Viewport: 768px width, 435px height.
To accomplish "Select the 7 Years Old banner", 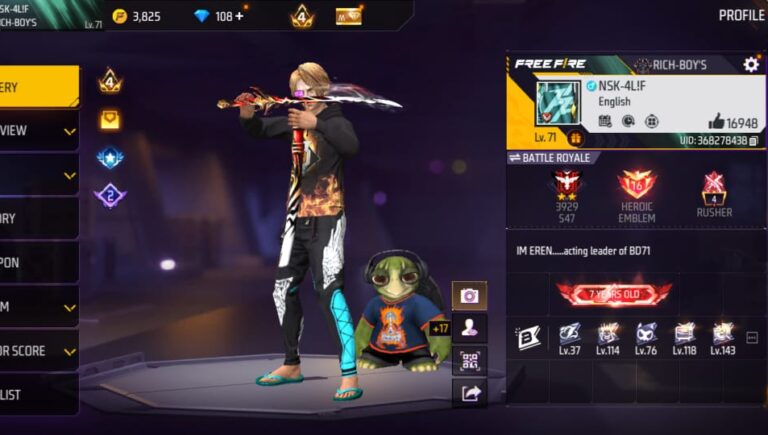I will (x=614, y=293).
